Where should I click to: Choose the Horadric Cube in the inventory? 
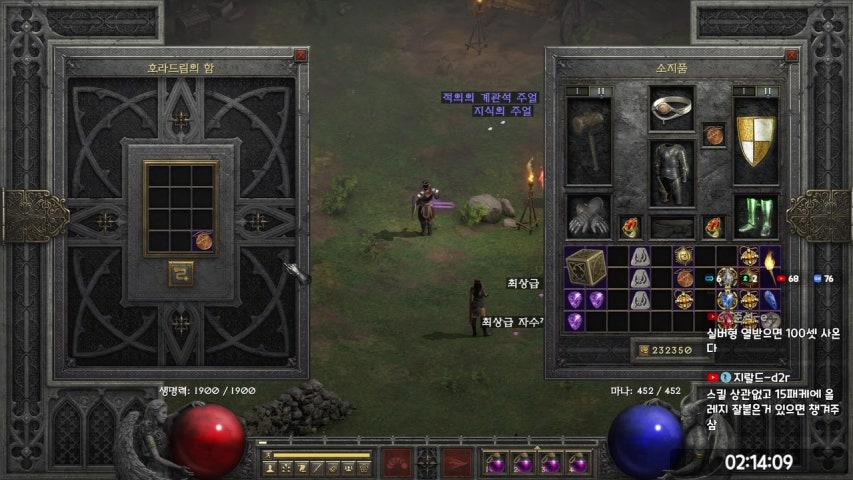584,267
